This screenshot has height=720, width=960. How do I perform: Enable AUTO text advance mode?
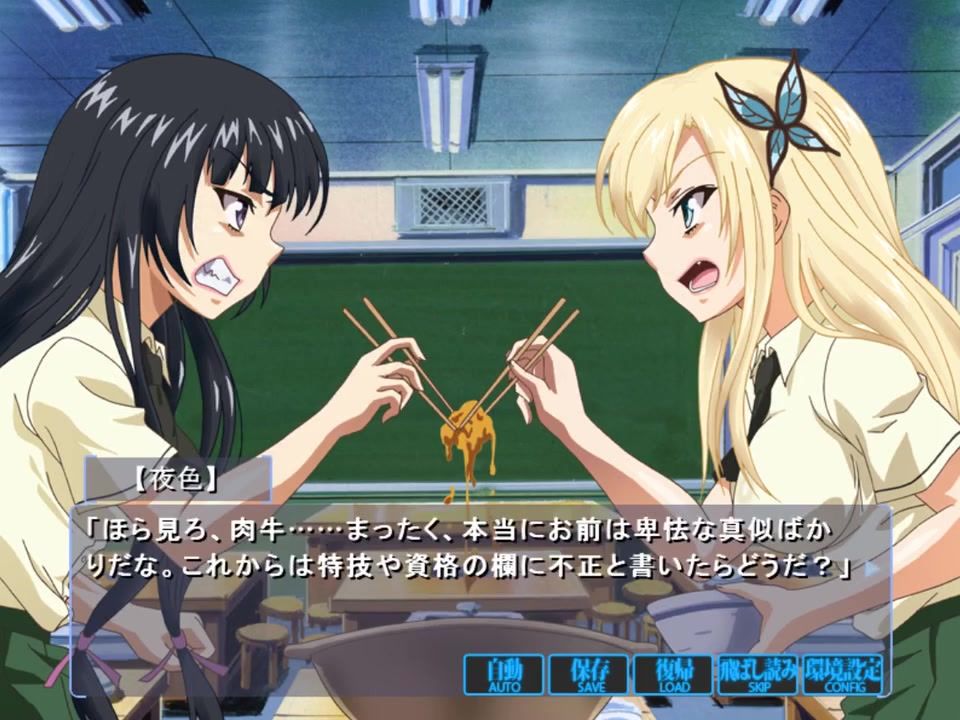click(x=504, y=675)
